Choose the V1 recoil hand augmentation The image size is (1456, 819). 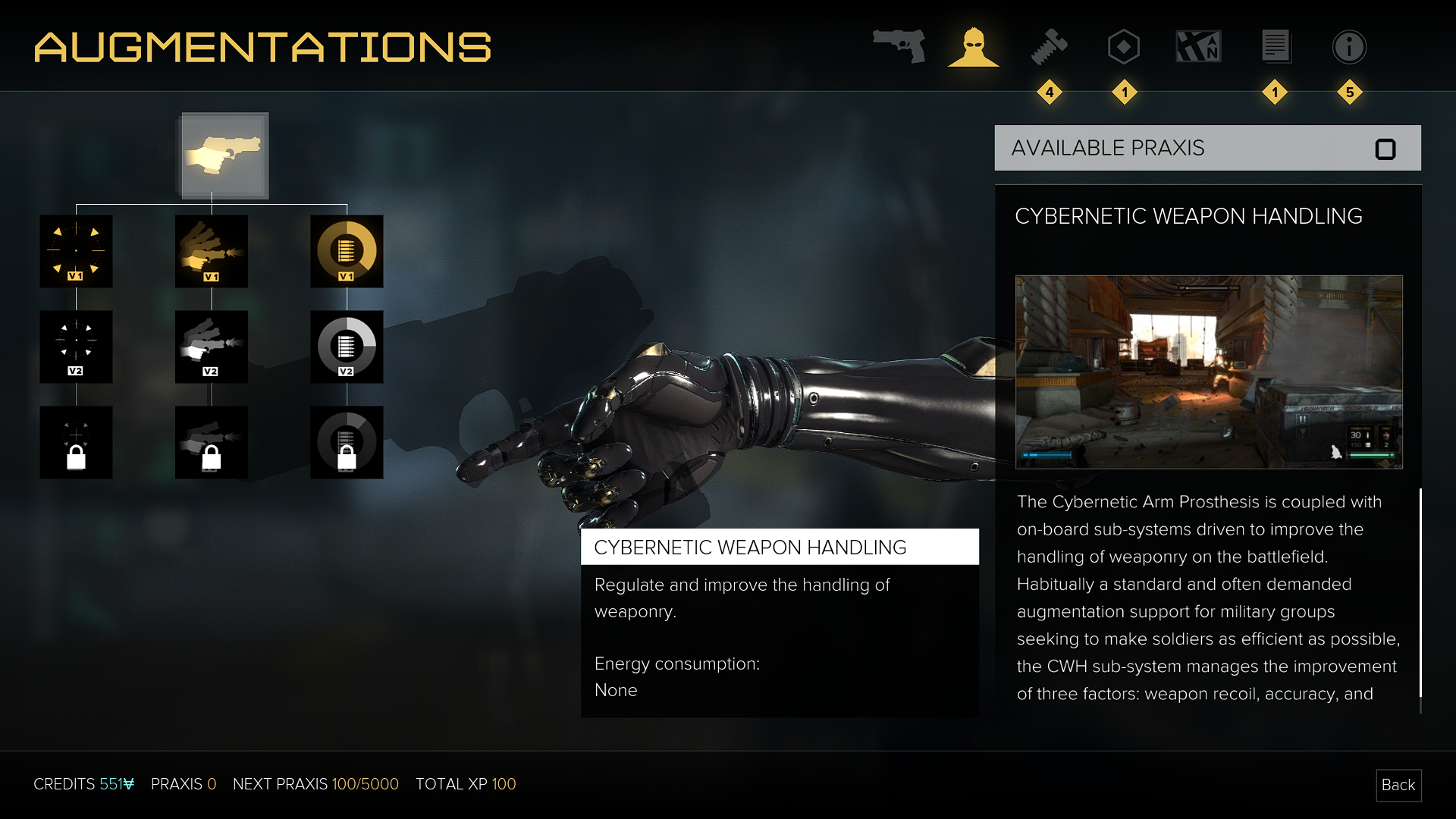click(212, 251)
